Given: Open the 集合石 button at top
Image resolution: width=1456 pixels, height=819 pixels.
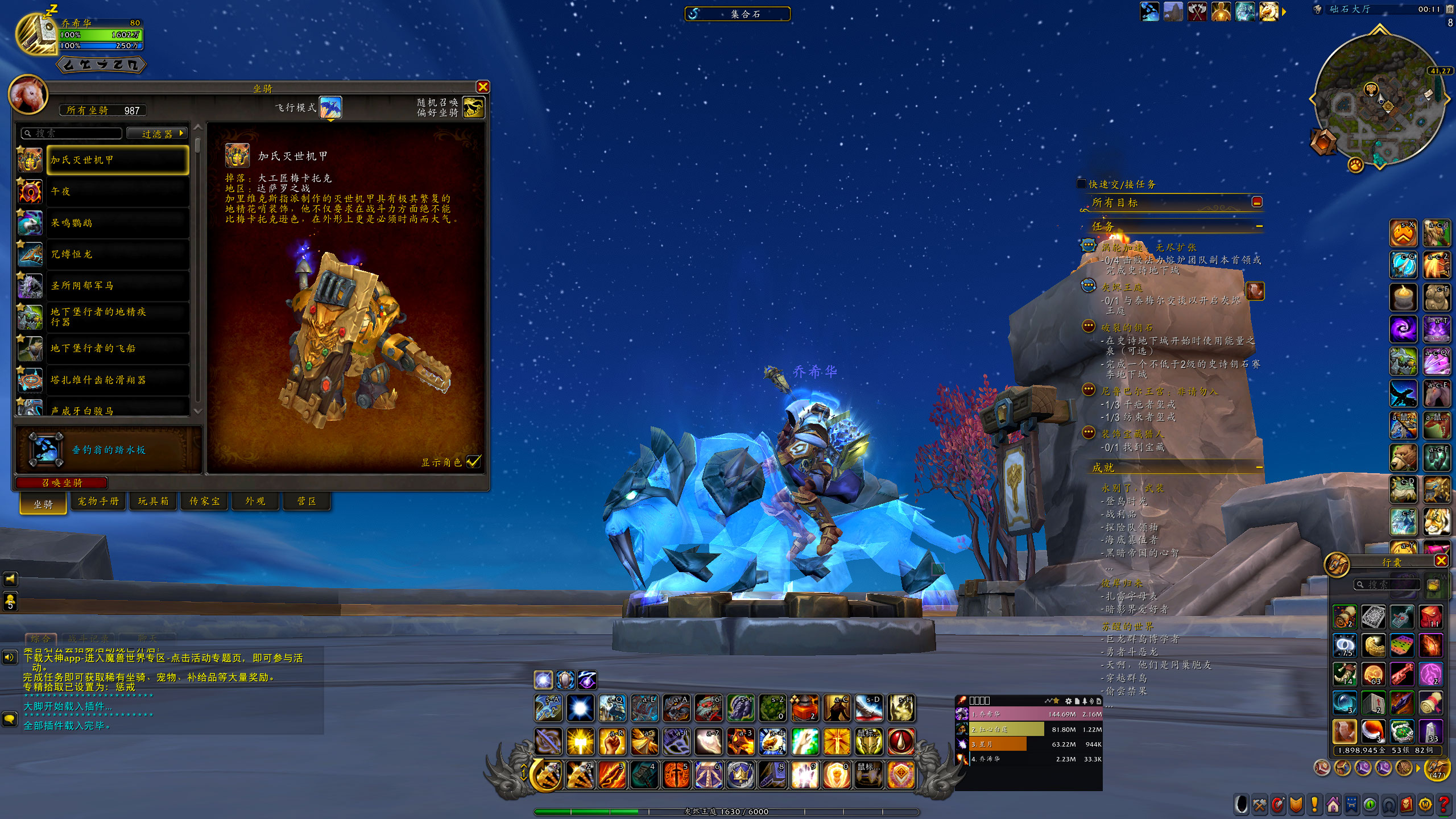Looking at the screenshot, I should (x=737, y=14).
